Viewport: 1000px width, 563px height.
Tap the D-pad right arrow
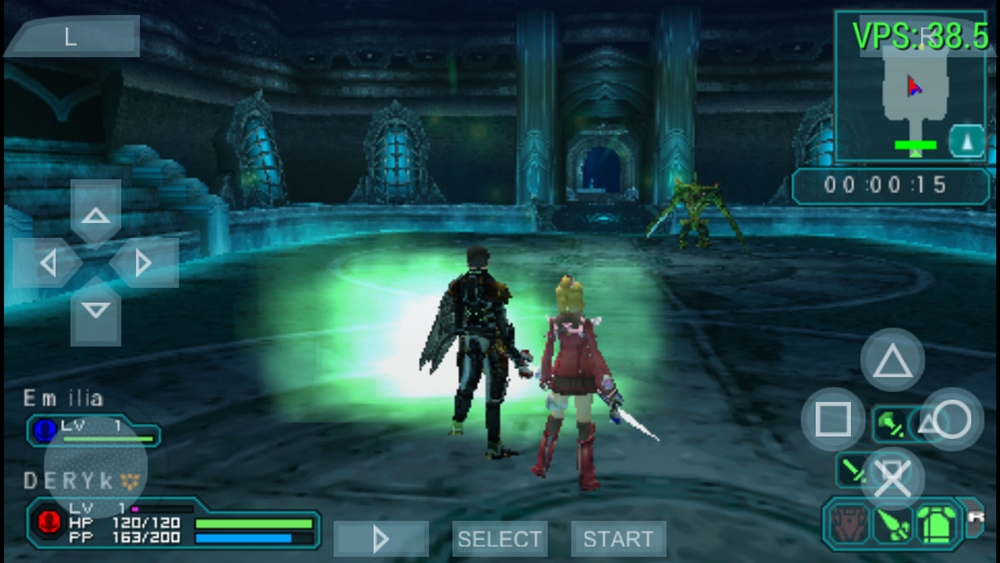pos(143,263)
